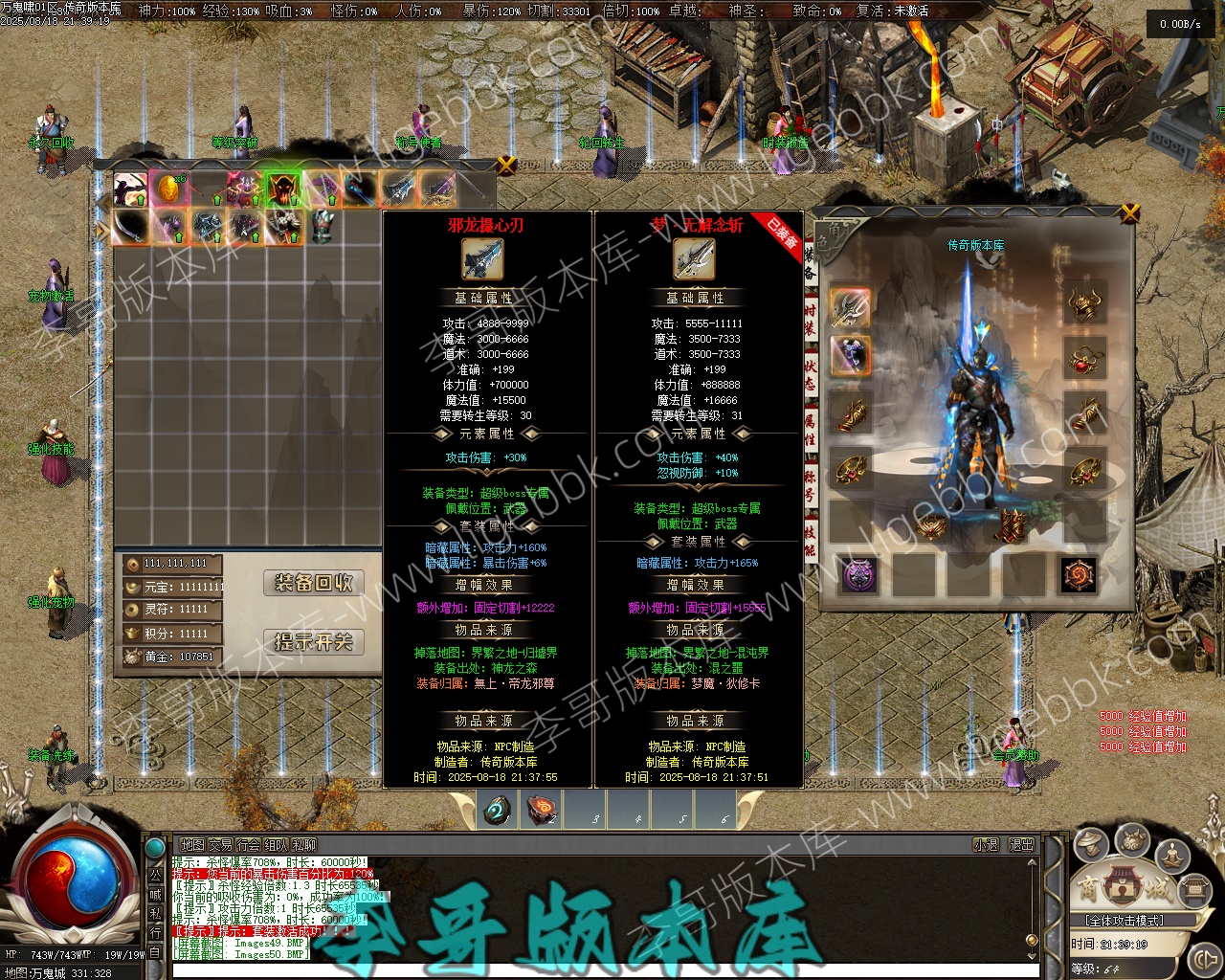Screen dimensions: 1225x980
Task: Use the red rune stone in hotbar slot 2
Action: 541,811
